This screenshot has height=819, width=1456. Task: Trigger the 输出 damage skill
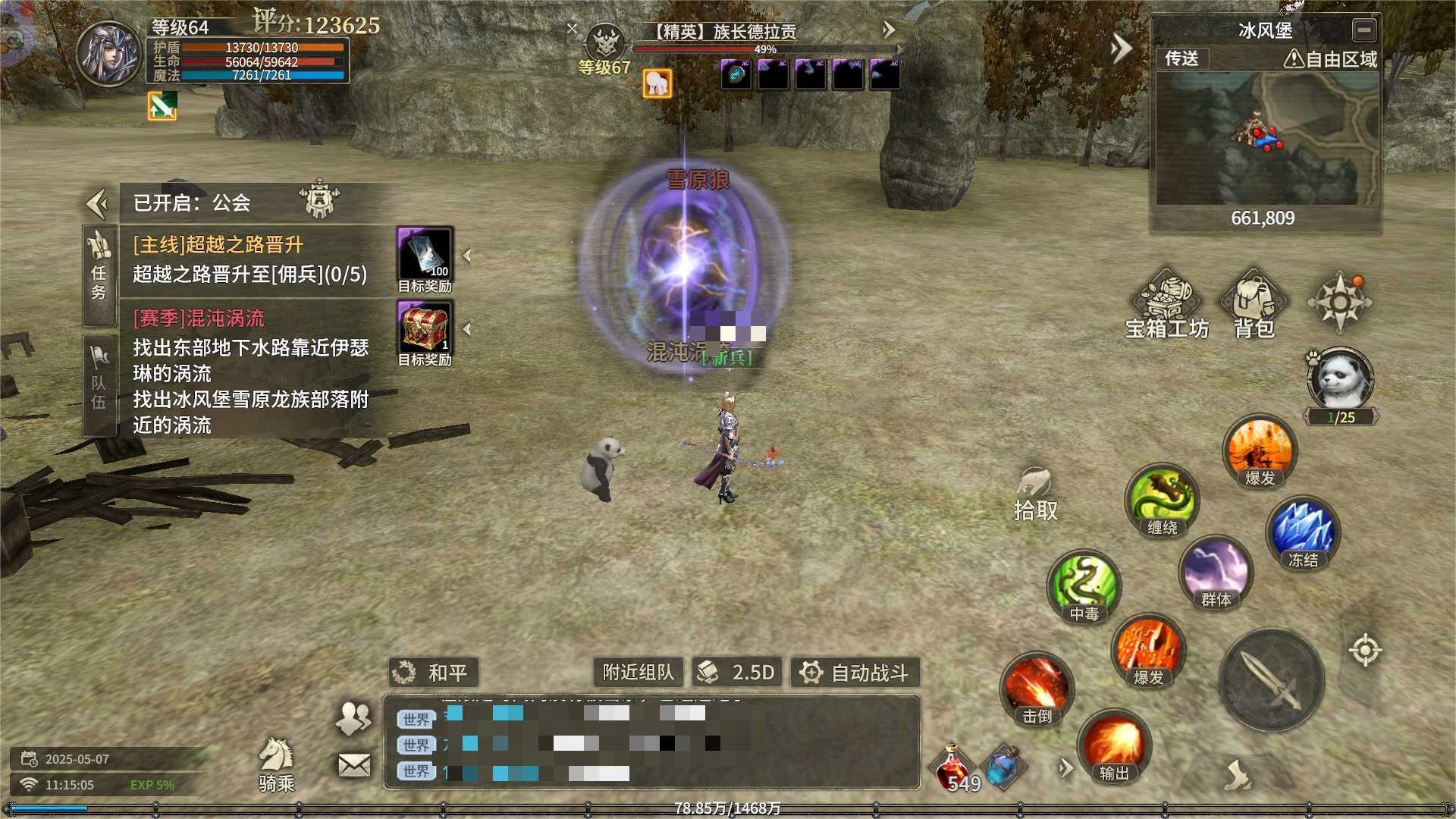(x=1114, y=746)
